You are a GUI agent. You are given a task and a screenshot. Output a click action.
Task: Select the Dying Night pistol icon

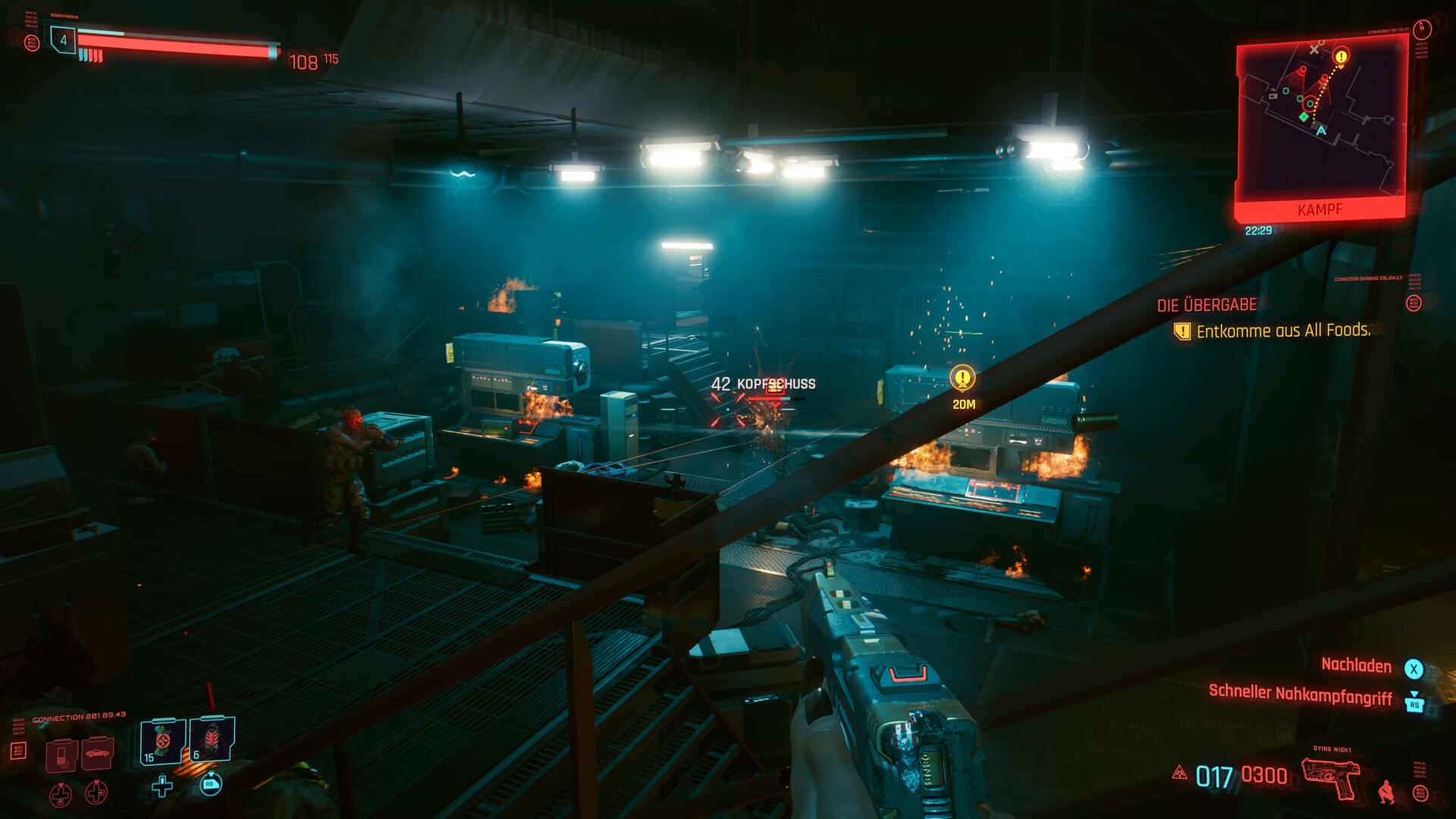(1331, 777)
